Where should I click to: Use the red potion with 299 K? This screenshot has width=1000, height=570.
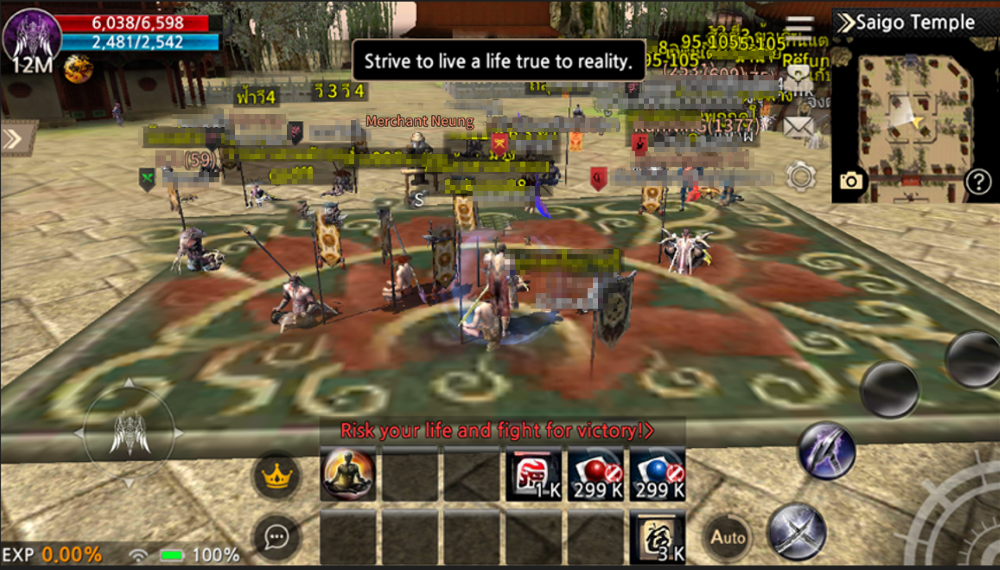596,474
